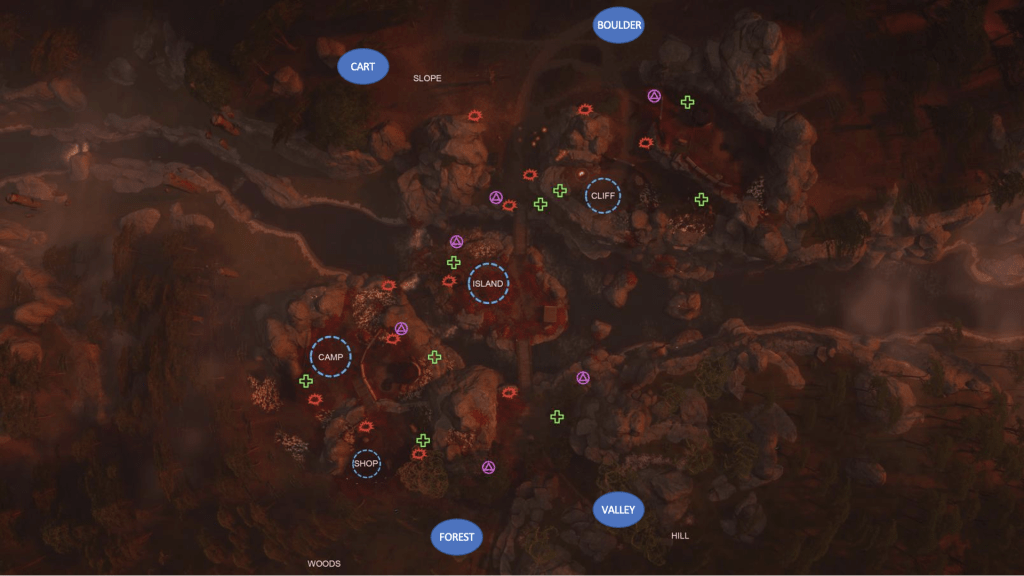Click the FOREST spawn marker
1024x576 pixels.
click(457, 537)
